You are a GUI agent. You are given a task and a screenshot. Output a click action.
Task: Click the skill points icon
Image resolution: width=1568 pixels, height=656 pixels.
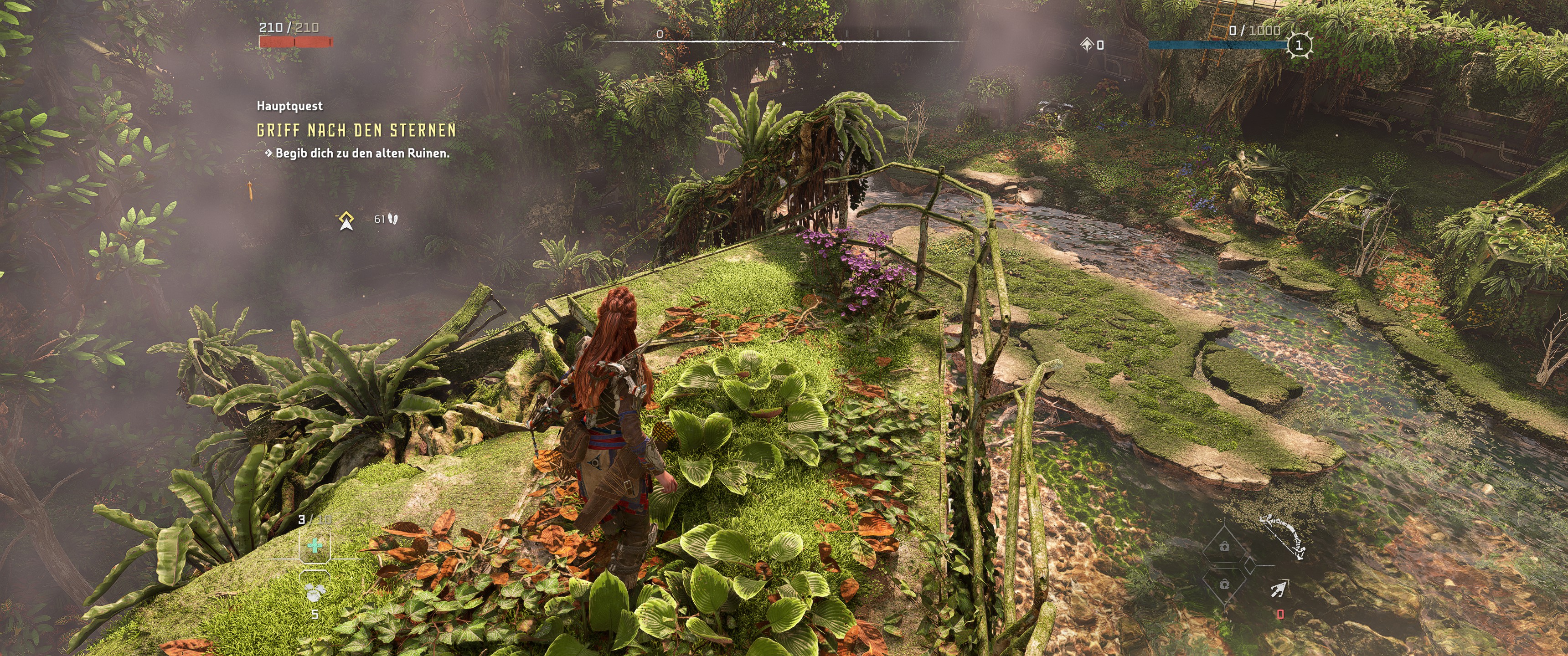pyautogui.click(x=1087, y=45)
